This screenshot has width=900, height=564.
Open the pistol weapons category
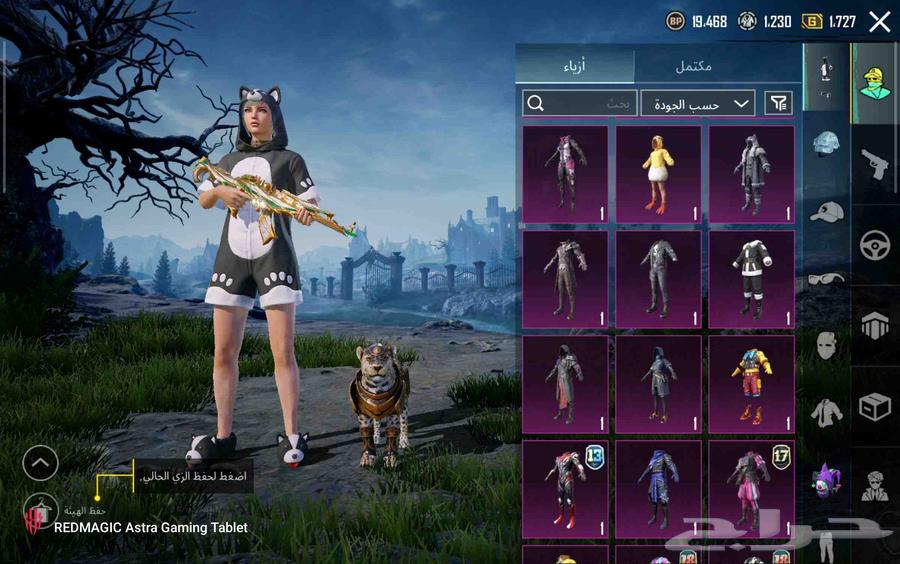[875, 164]
